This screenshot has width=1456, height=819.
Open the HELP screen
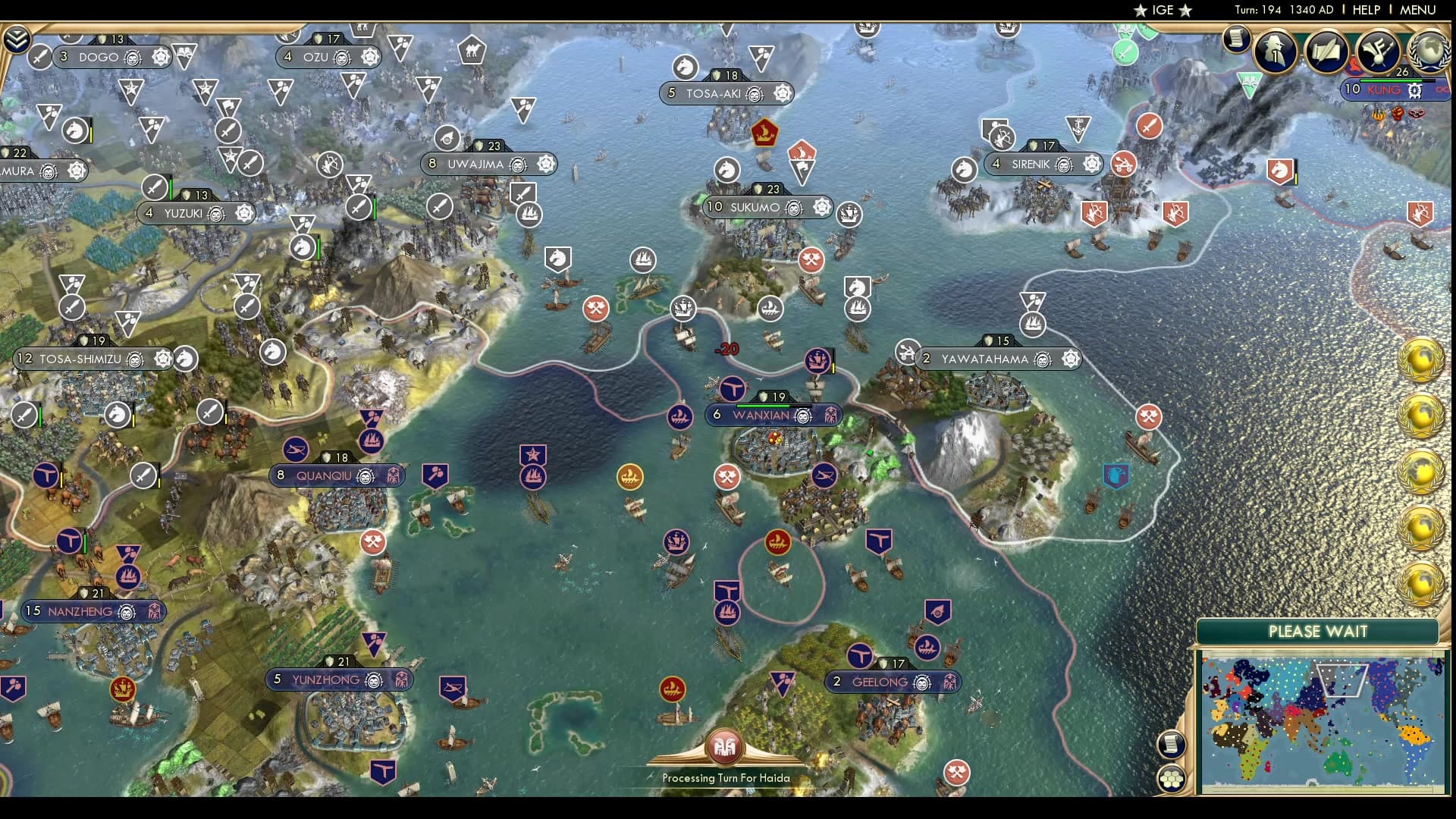click(1366, 10)
